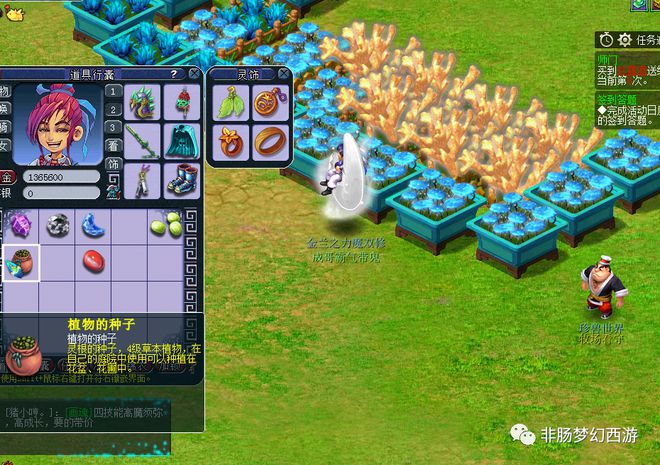Screen dimensions: 660x465
Task: Click the stopwatch icon in task tracker
Action: [x=606, y=40]
